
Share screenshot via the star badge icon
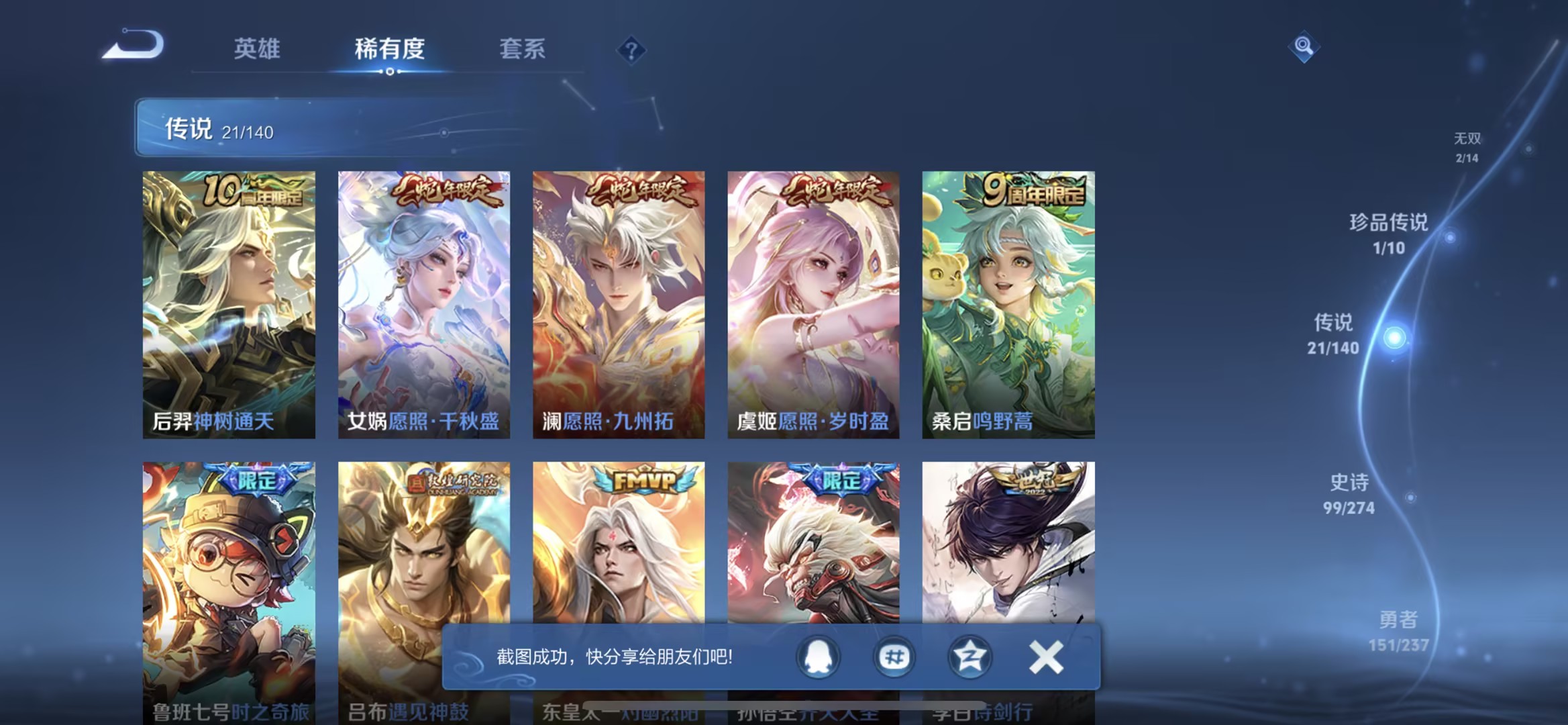(969, 659)
